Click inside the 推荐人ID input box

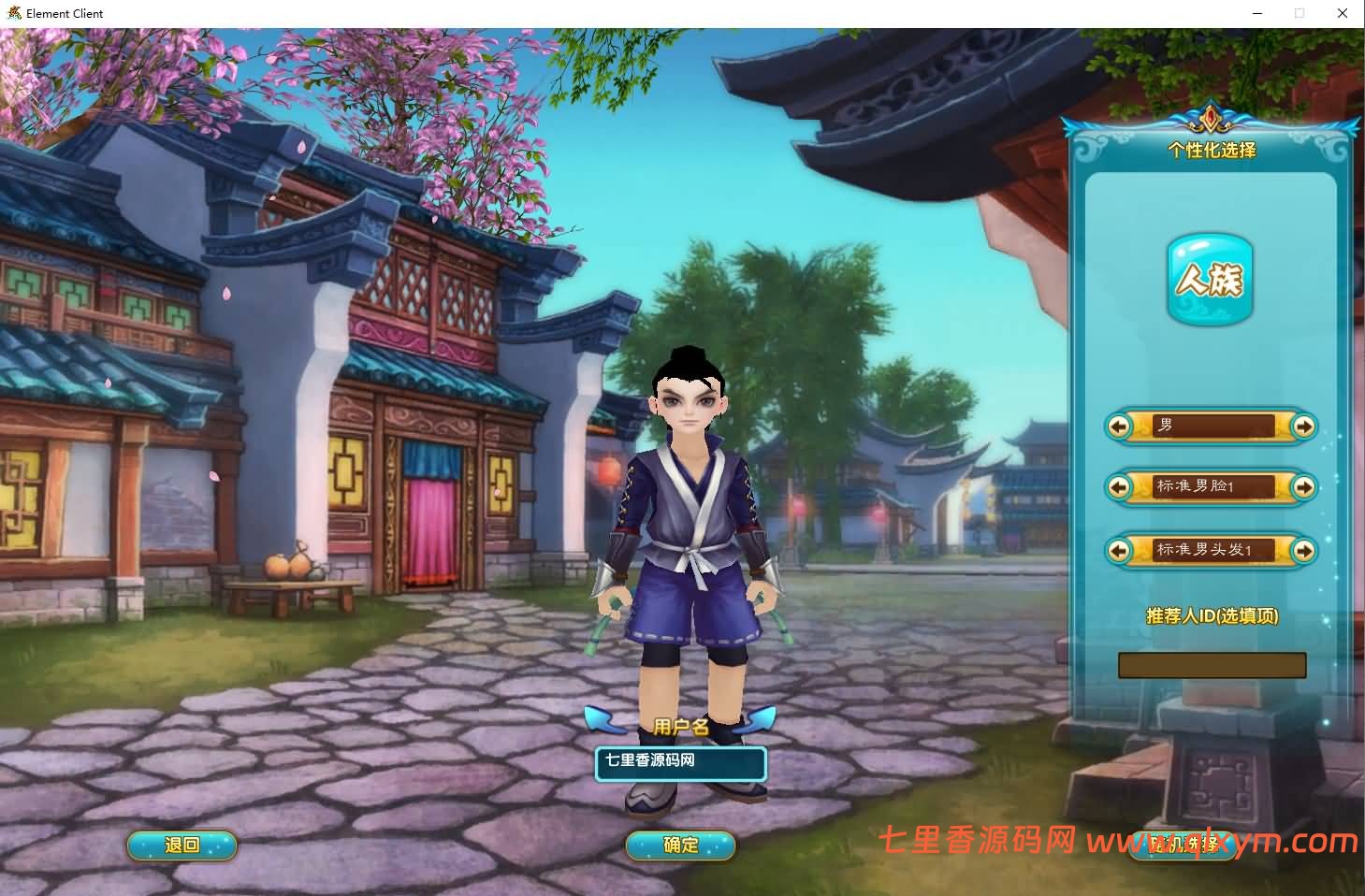click(1212, 665)
